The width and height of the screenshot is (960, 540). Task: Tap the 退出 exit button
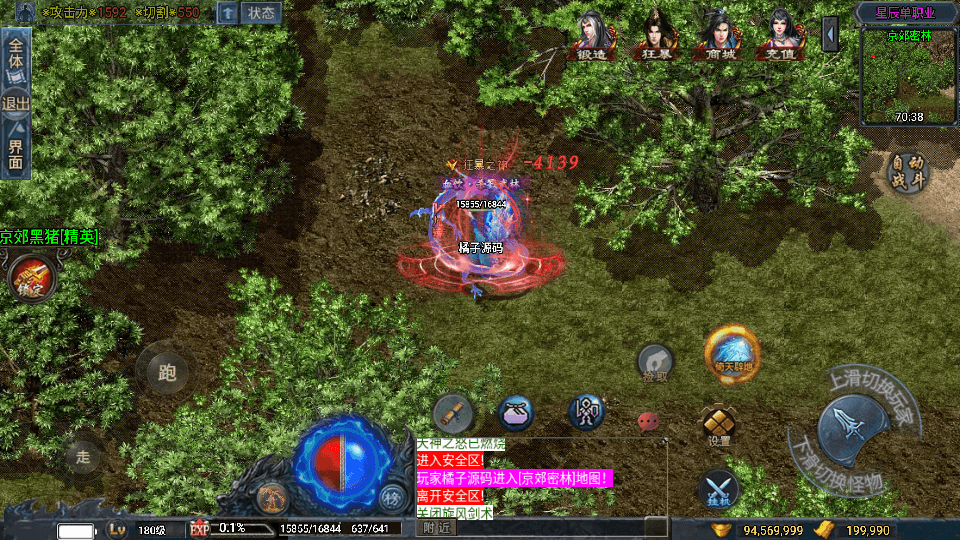16,103
